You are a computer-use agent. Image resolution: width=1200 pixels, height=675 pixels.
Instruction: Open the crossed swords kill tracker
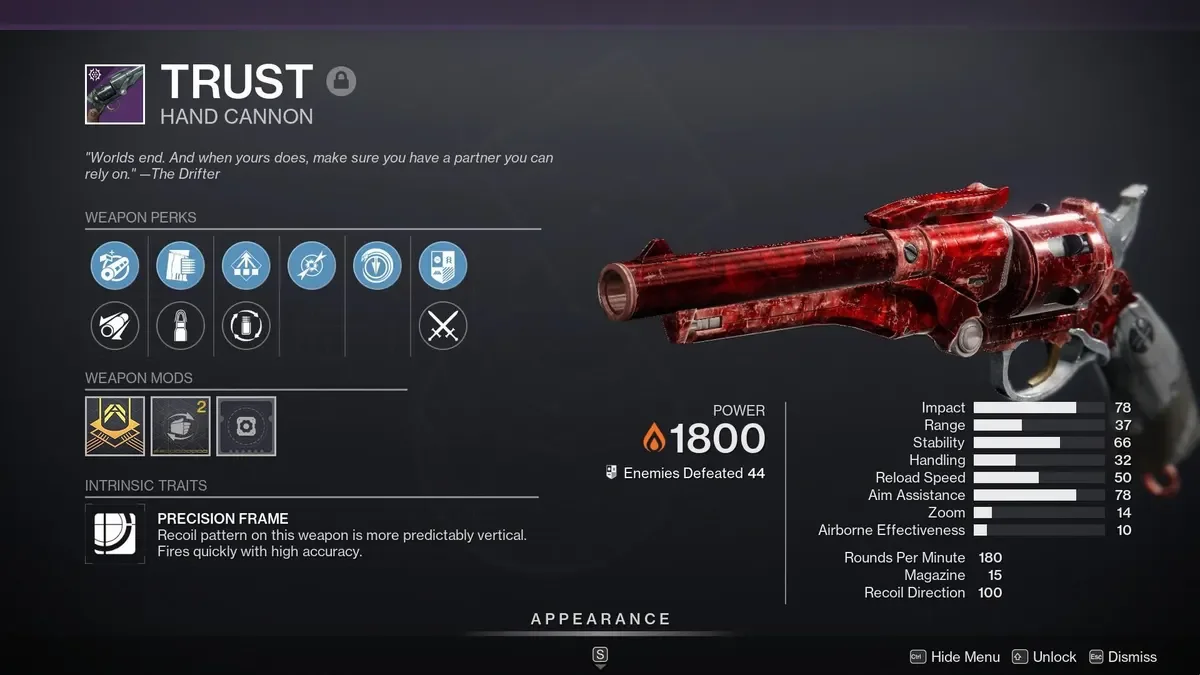pos(443,326)
